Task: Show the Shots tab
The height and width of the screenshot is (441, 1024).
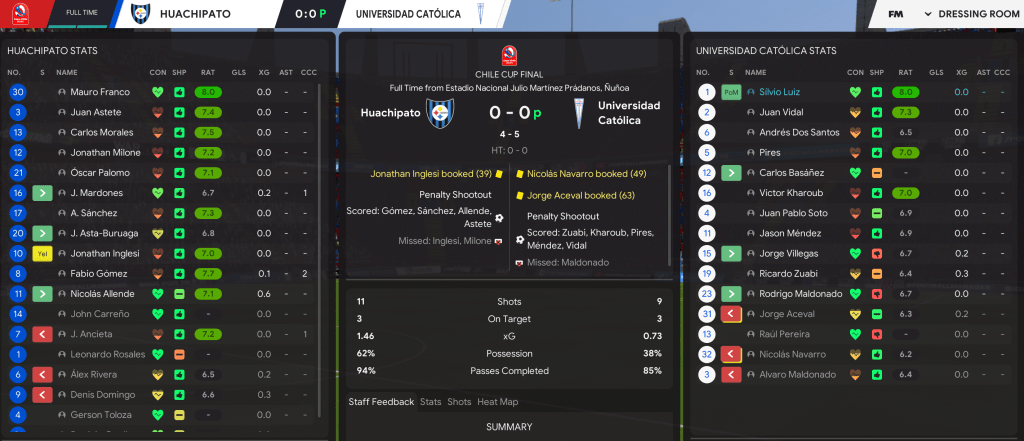Action: (x=459, y=402)
